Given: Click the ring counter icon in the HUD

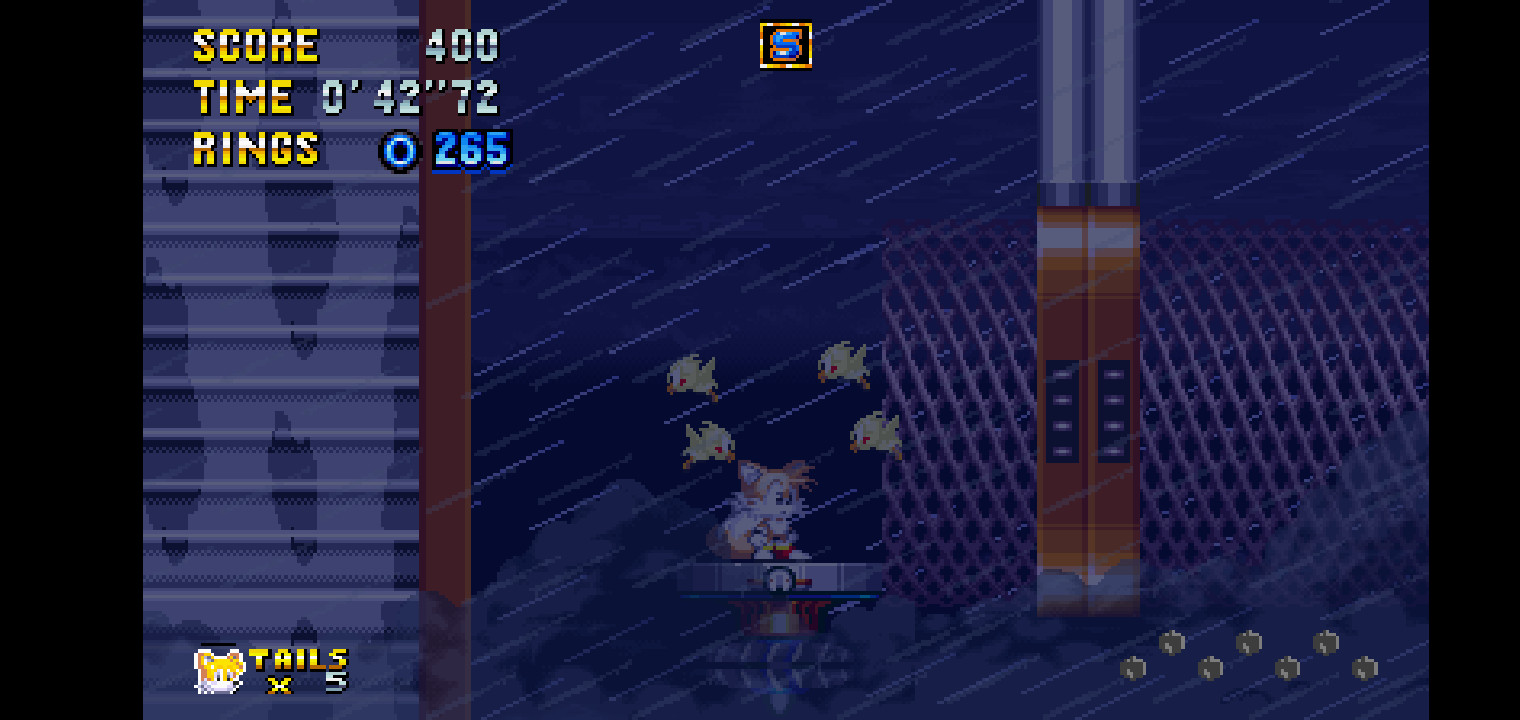Looking at the screenshot, I should coord(399,151).
